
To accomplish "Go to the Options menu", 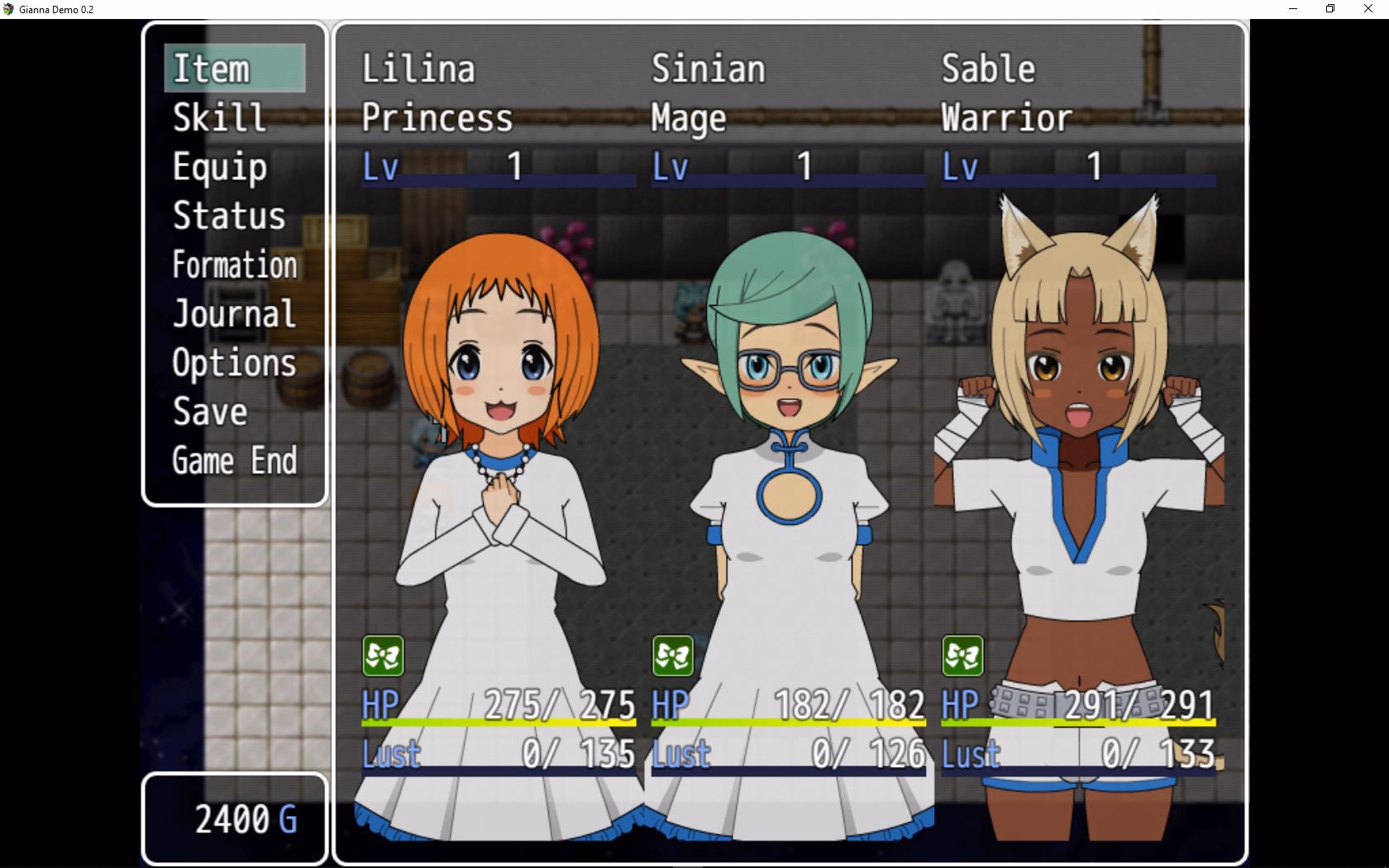I will point(235,363).
